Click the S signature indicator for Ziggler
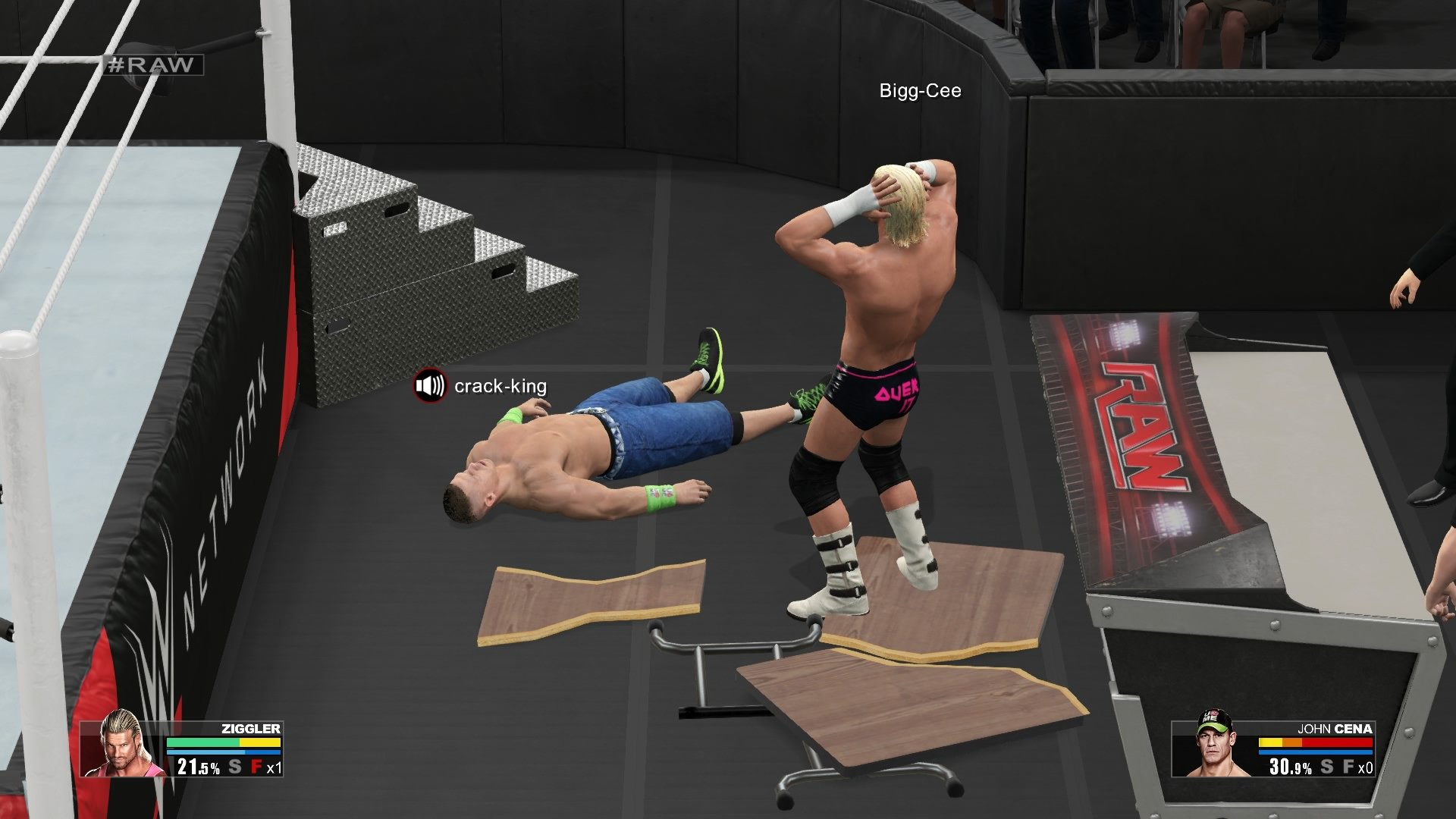Viewport: 1456px width, 819px height. point(234,767)
